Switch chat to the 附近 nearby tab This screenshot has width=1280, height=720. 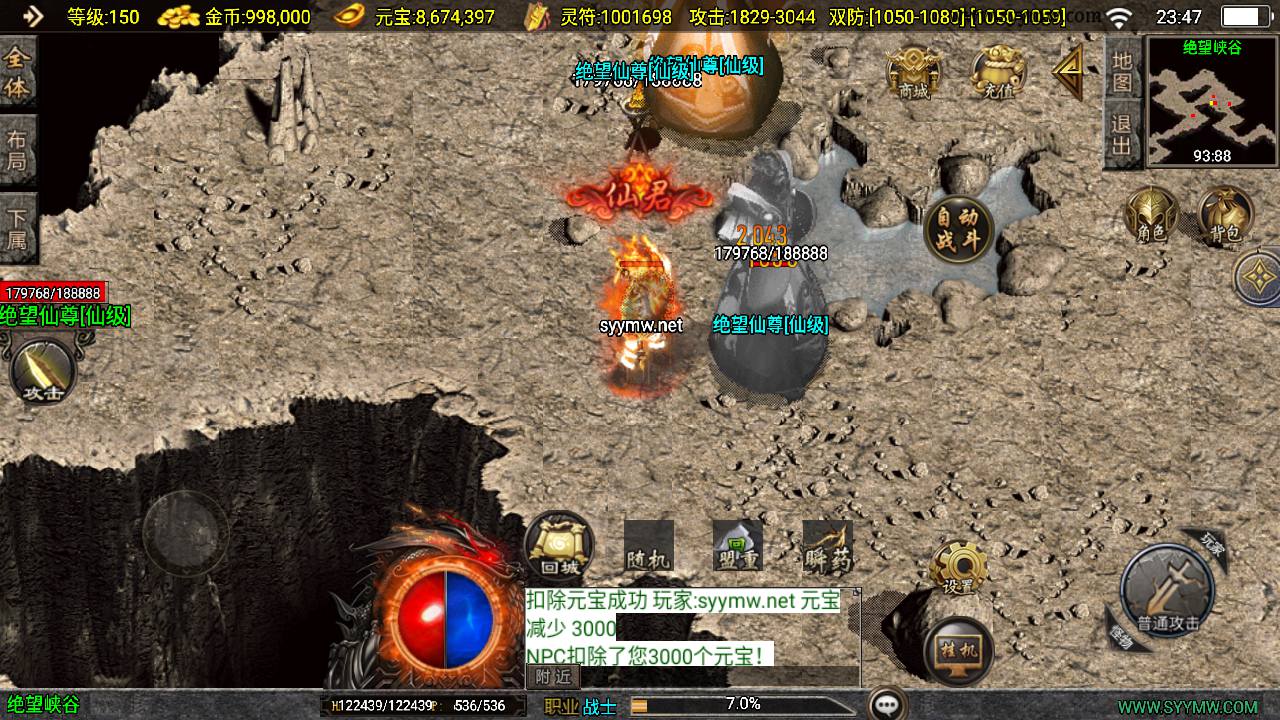552,677
